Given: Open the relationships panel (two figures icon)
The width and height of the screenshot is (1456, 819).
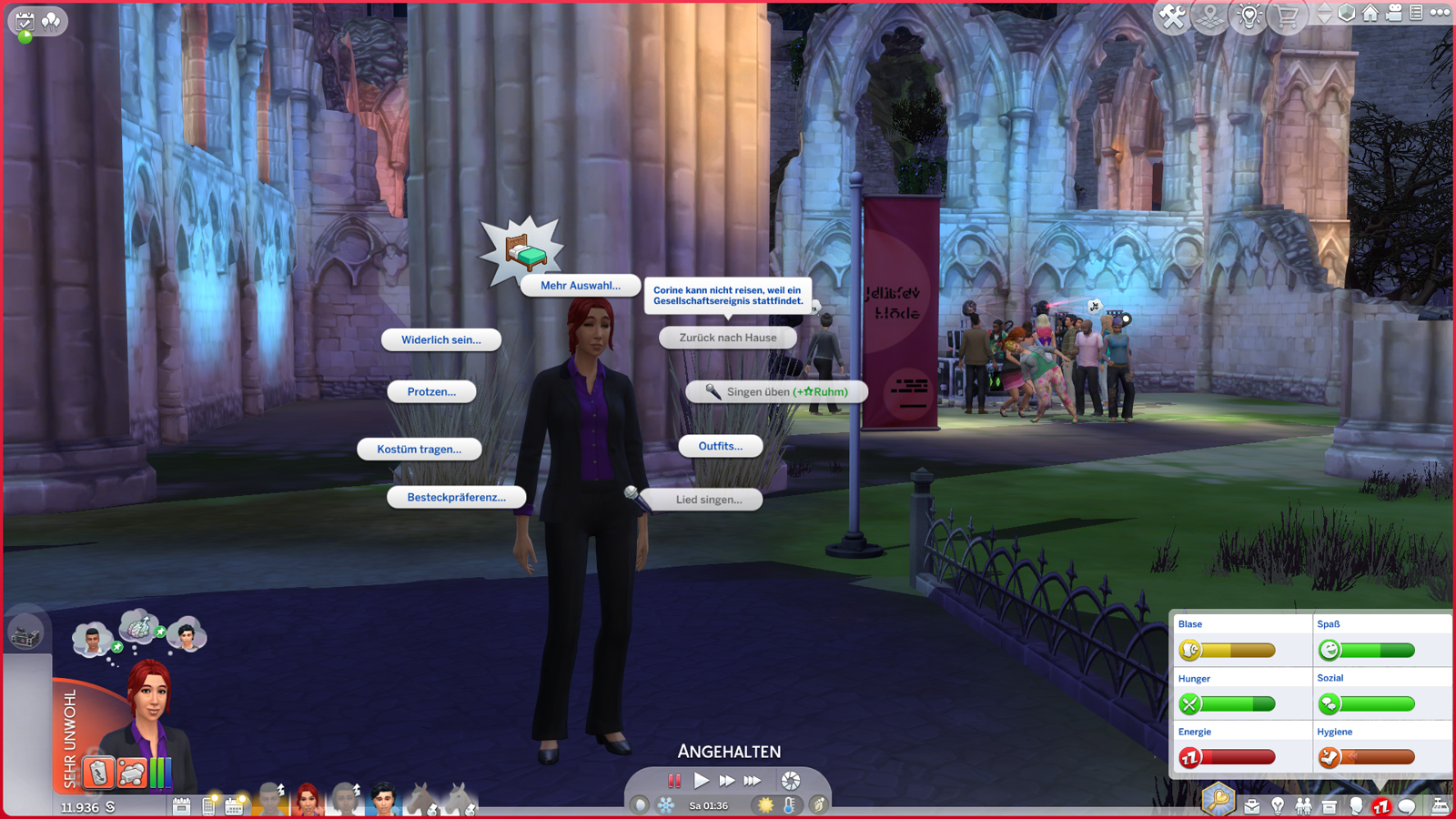Looking at the screenshot, I should (x=1304, y=806).
